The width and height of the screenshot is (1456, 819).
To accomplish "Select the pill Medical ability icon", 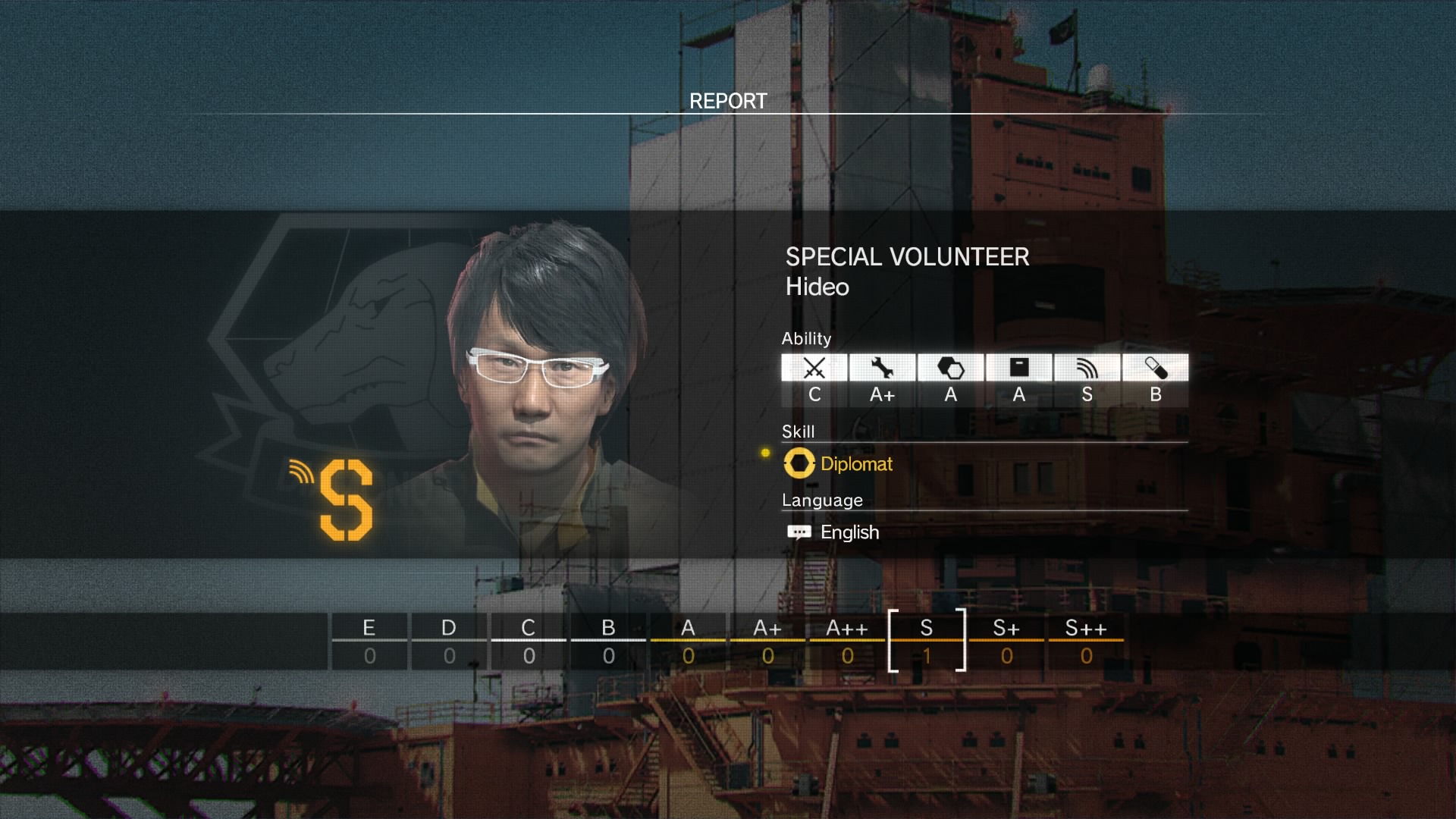I will (x=1155, y=369).
